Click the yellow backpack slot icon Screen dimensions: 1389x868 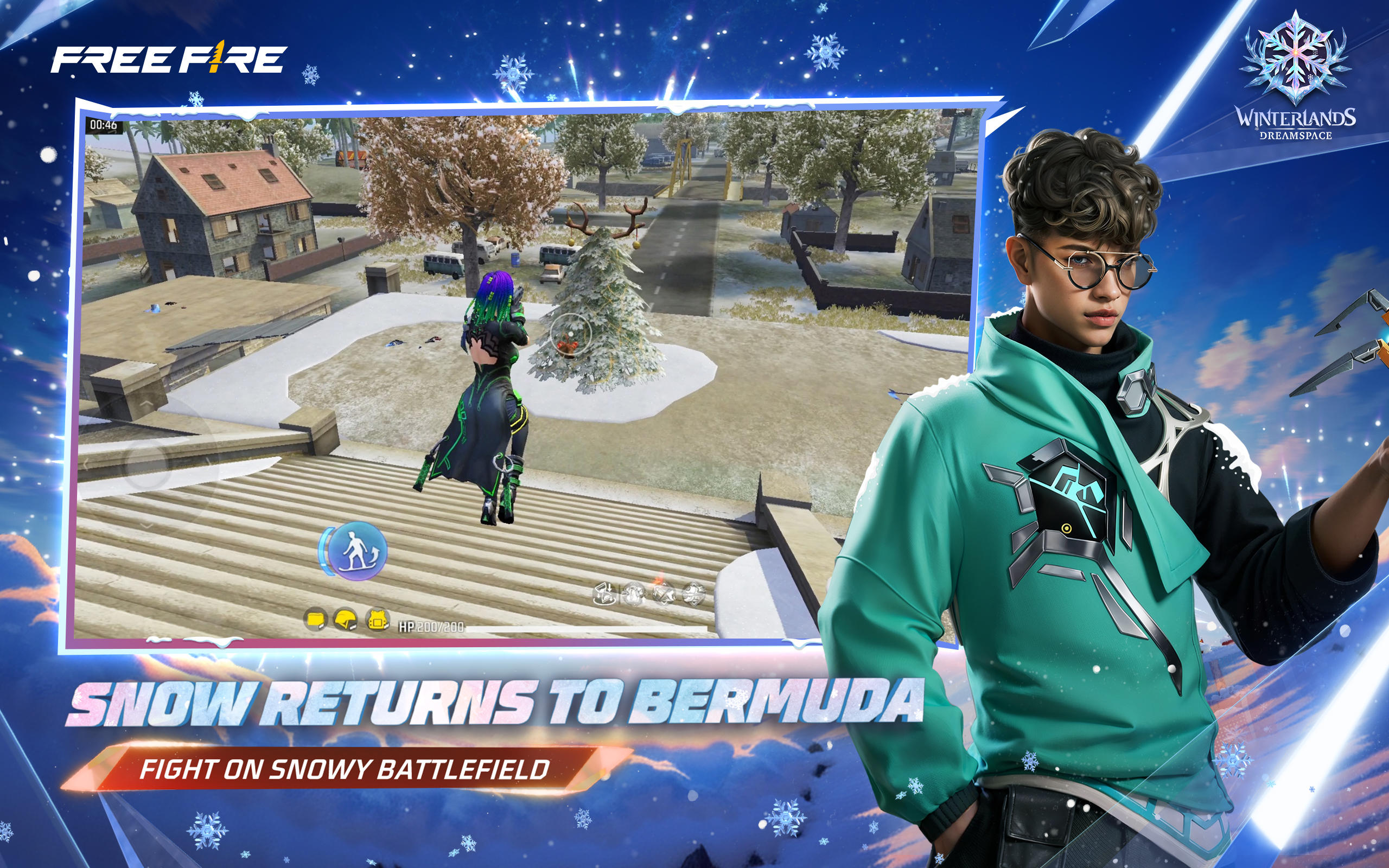tap(316, 620)
